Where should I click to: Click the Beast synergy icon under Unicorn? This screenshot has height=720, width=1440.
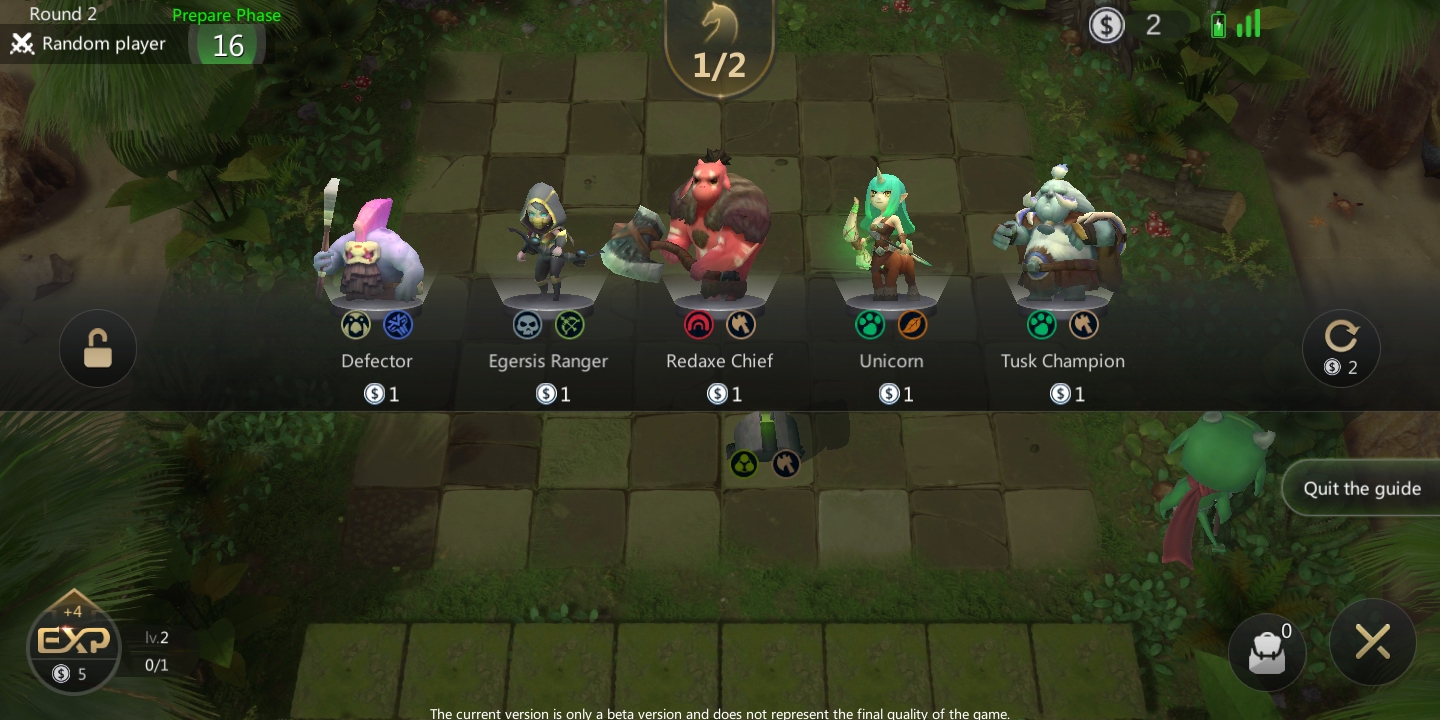(x=870, y=324)
